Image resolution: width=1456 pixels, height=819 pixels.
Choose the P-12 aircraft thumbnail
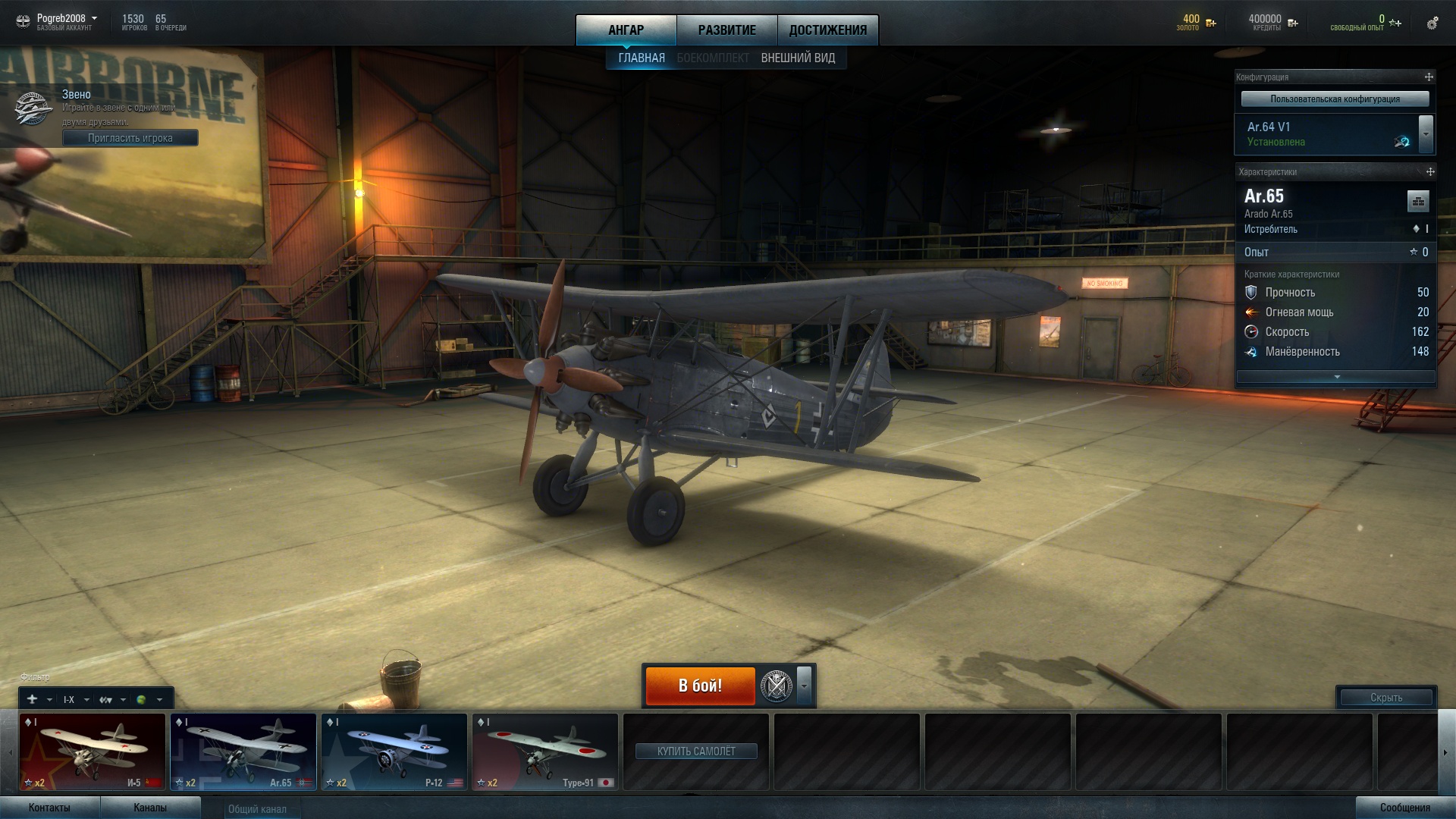click(x=394, y=752)
